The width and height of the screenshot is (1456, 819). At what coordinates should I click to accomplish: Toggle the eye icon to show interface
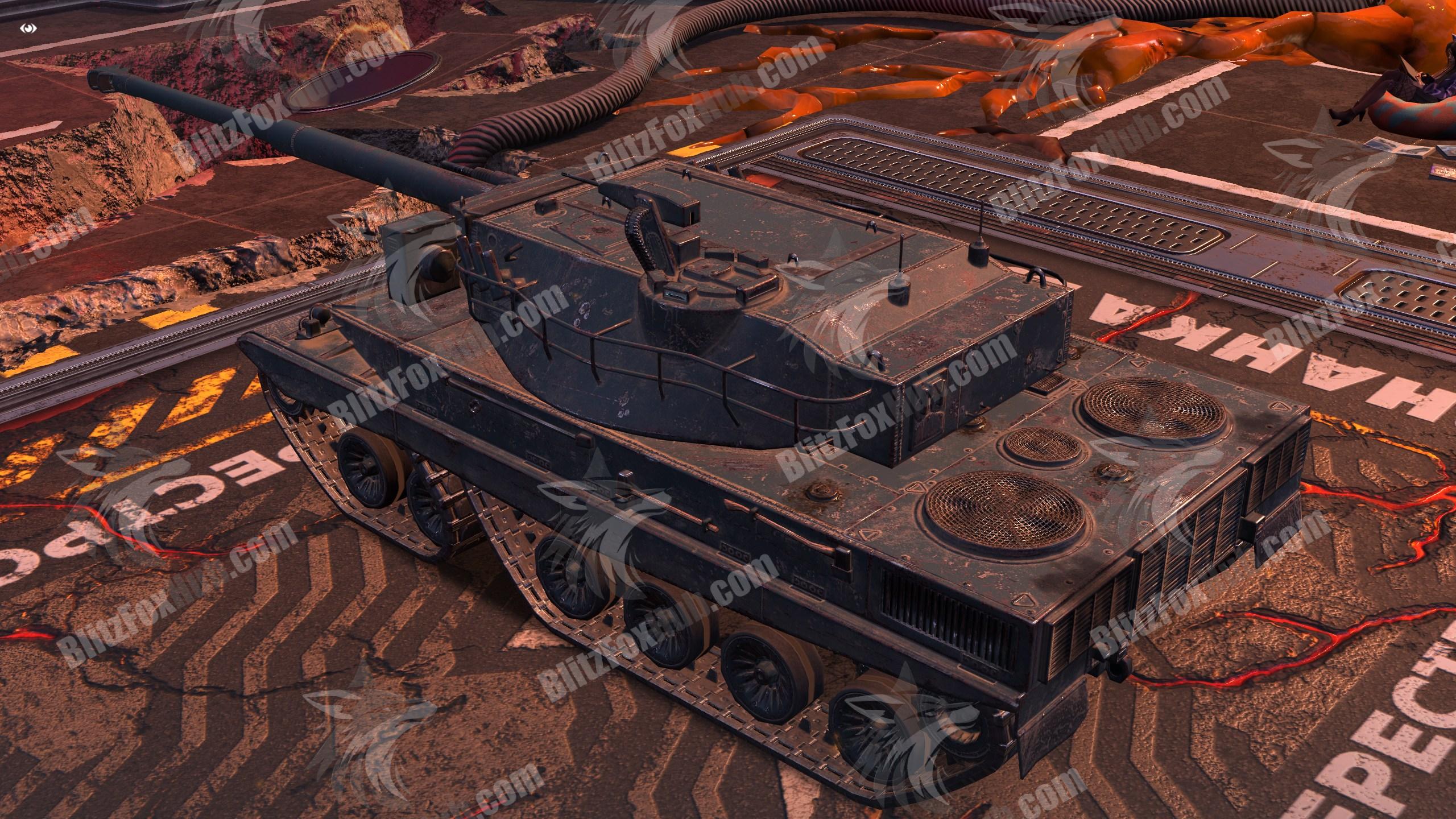pos(29,28)
